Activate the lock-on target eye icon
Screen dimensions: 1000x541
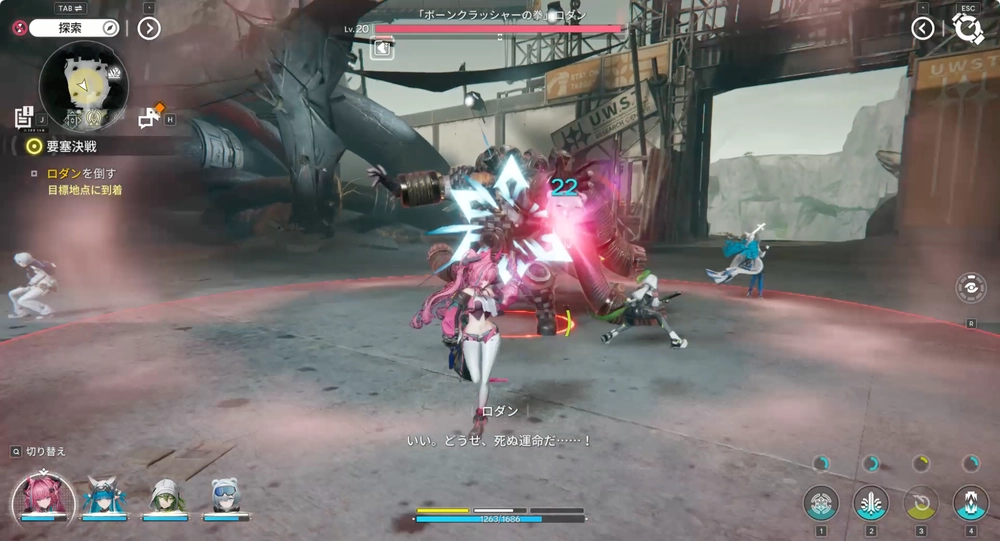[970, 288]
